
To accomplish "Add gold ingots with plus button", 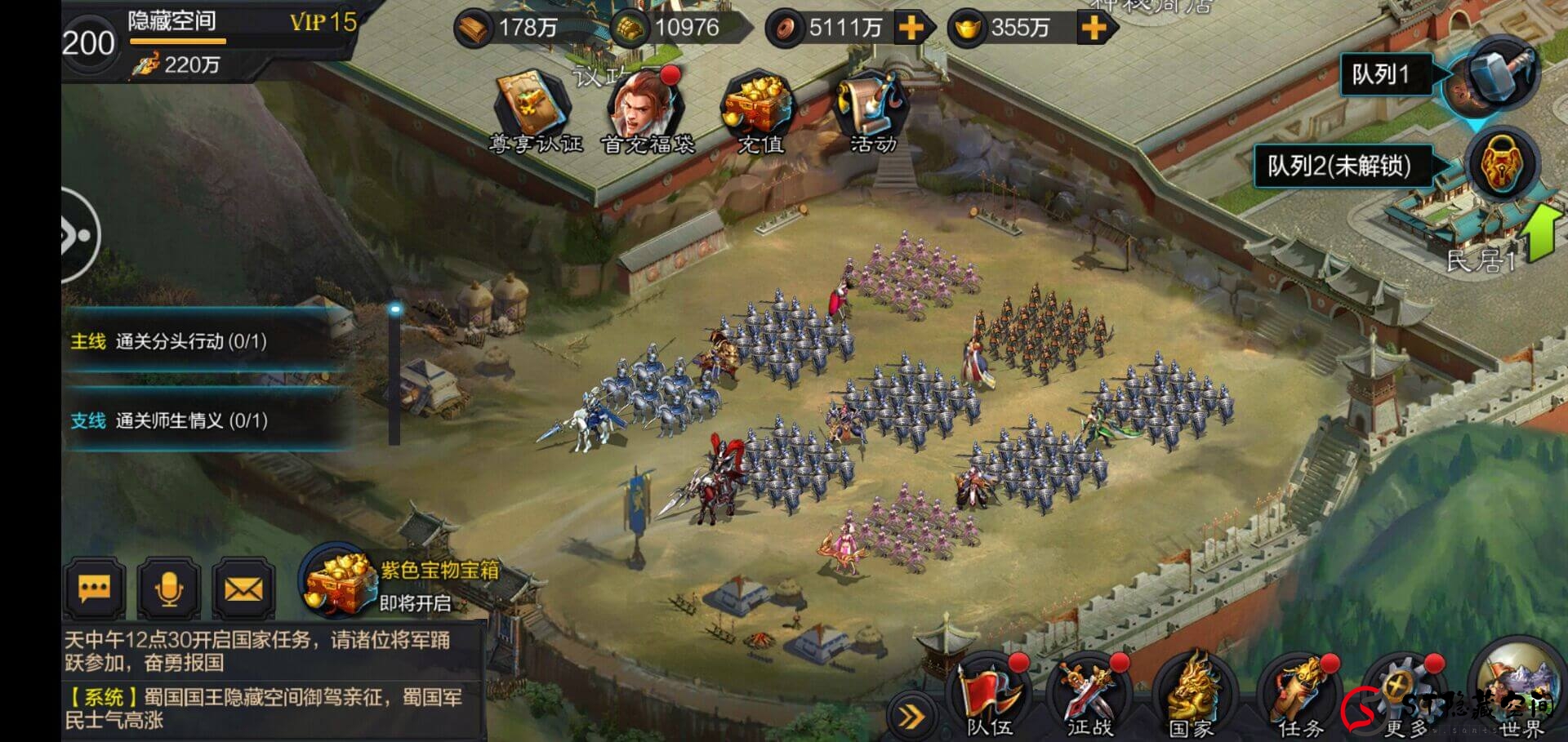I will point(1094,29).
